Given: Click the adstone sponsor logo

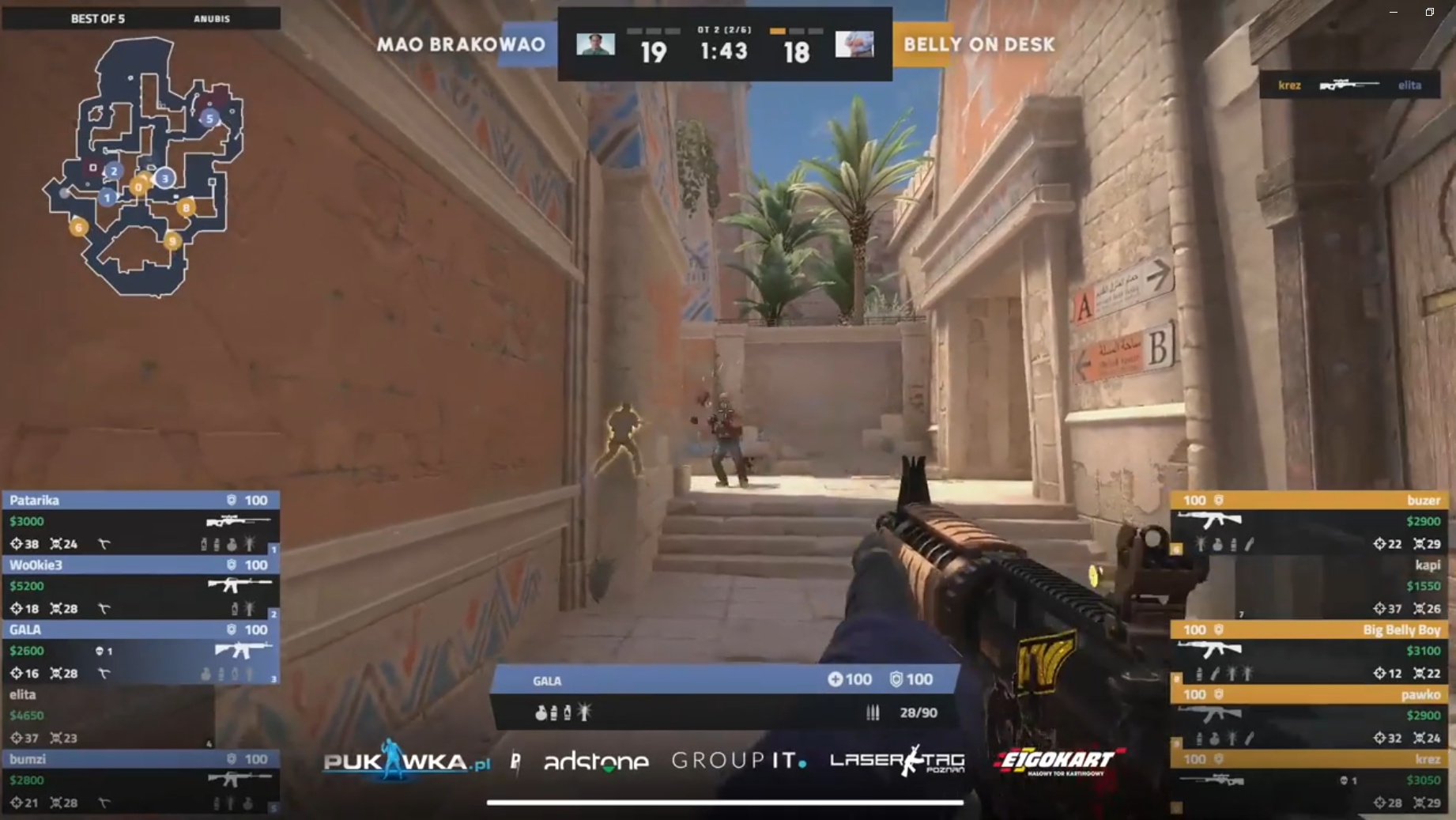Looking at the screenshot, I should pyautogui.click(x=596, y=761).
